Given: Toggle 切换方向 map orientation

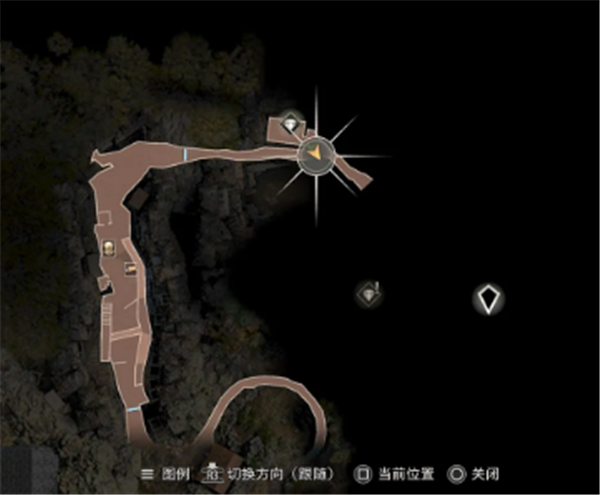Looking at the screenshot, I should click(273, 473).
